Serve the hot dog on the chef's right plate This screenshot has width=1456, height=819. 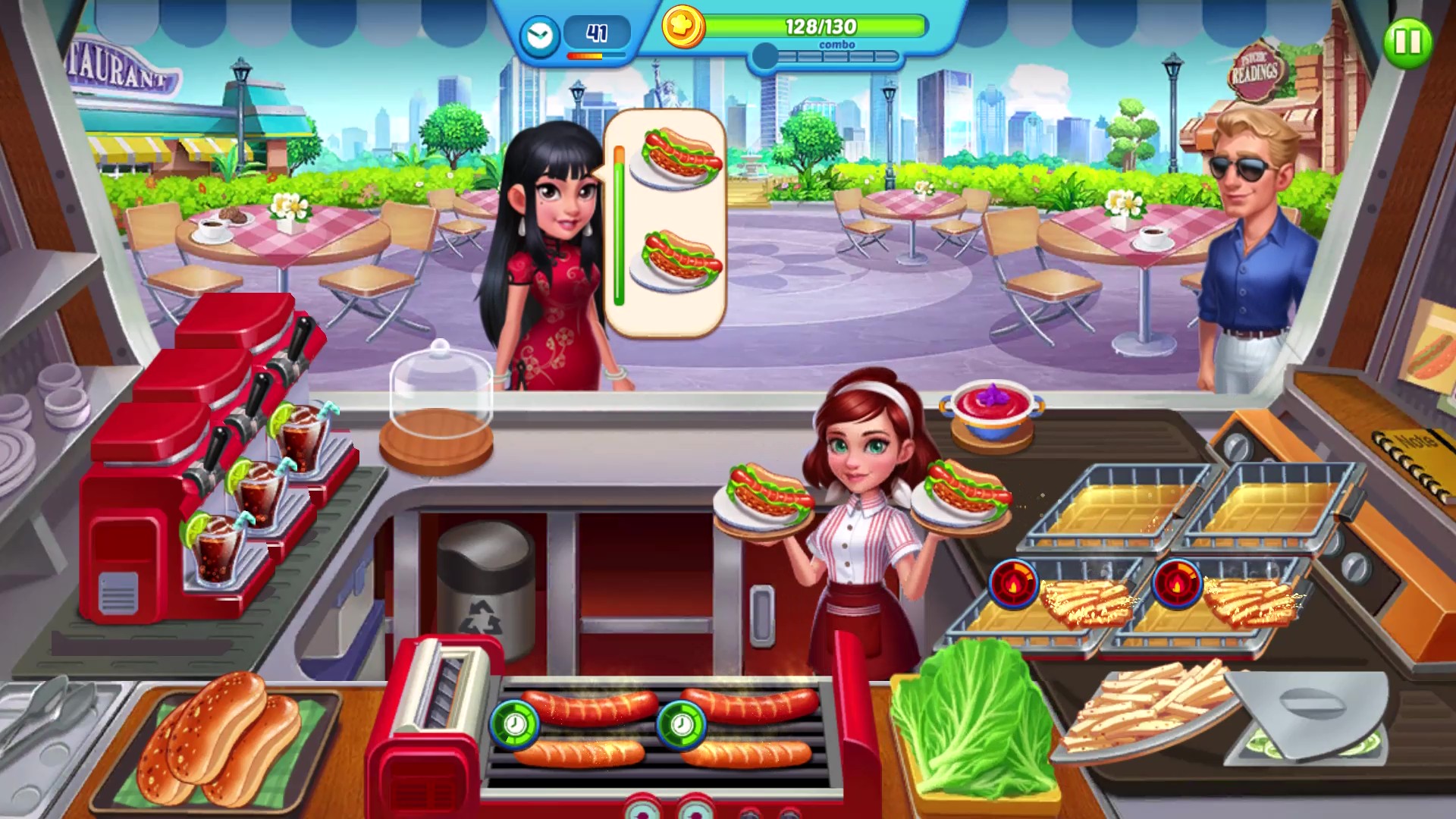click(963, 493)
